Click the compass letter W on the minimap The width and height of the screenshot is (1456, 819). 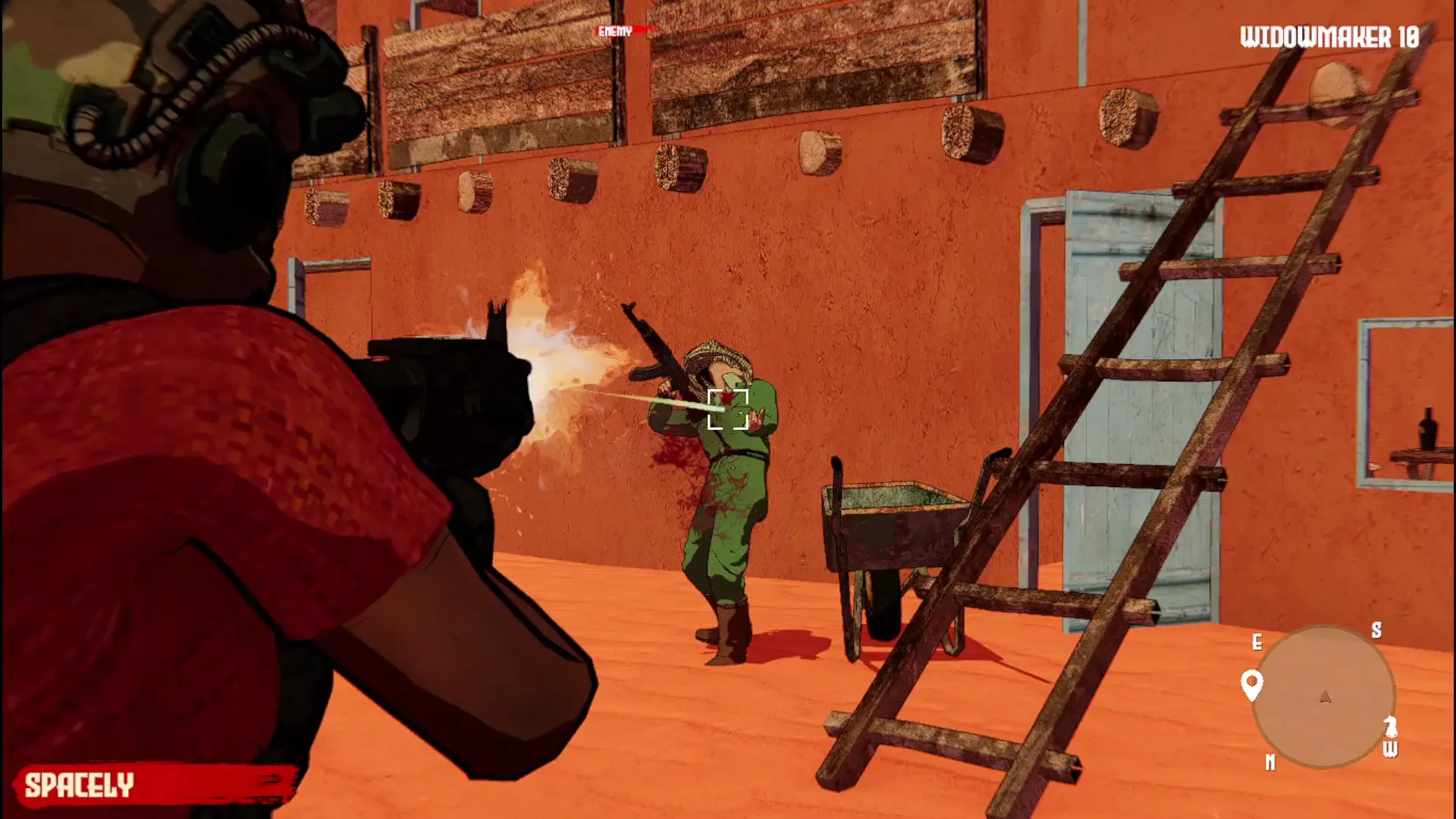point(1392,749)
